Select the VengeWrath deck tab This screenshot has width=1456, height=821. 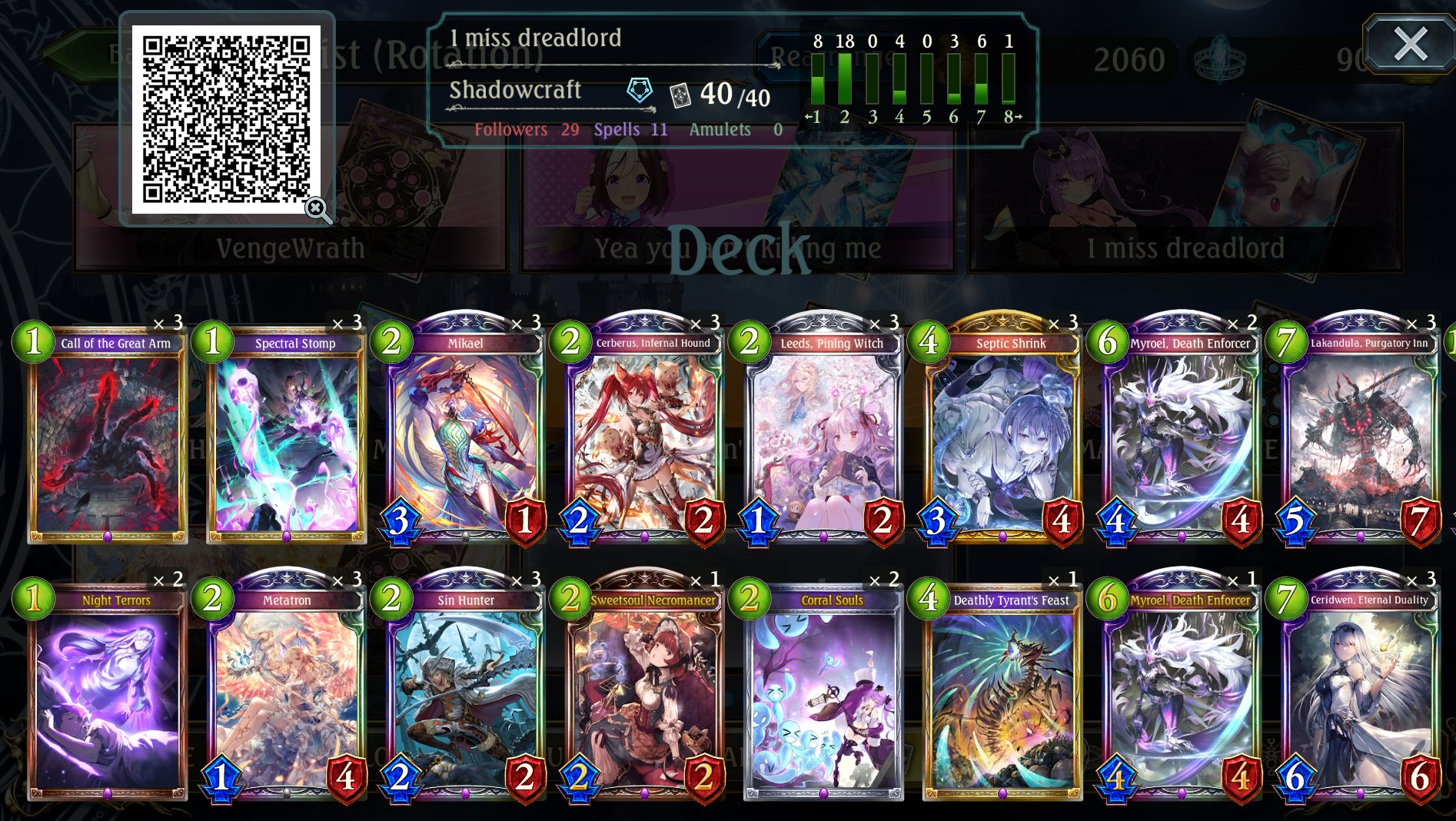point(292,248)
